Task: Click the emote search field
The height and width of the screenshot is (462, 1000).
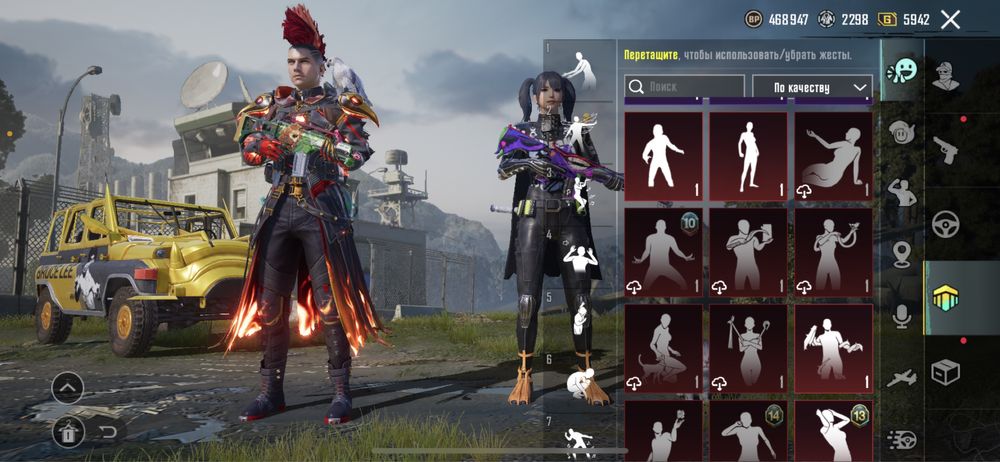Action: tap(685, 88)
